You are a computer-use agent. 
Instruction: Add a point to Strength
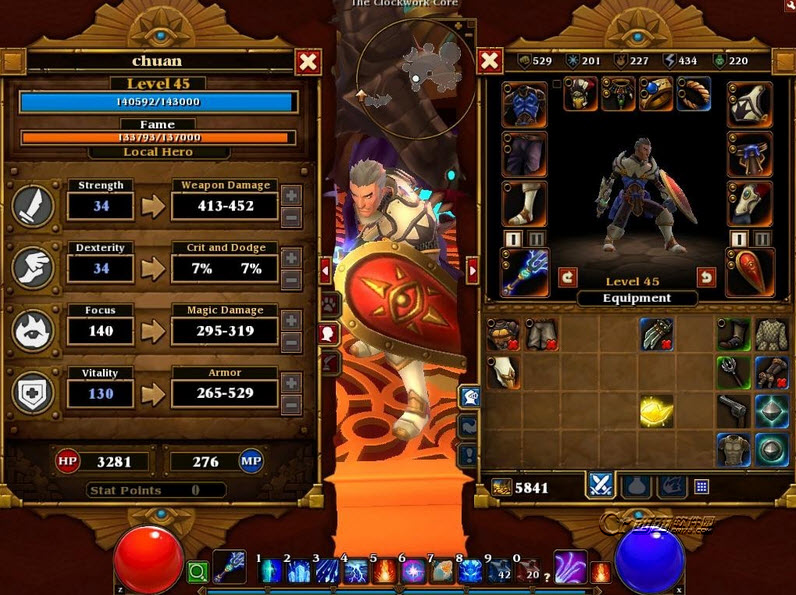point(291,194)
